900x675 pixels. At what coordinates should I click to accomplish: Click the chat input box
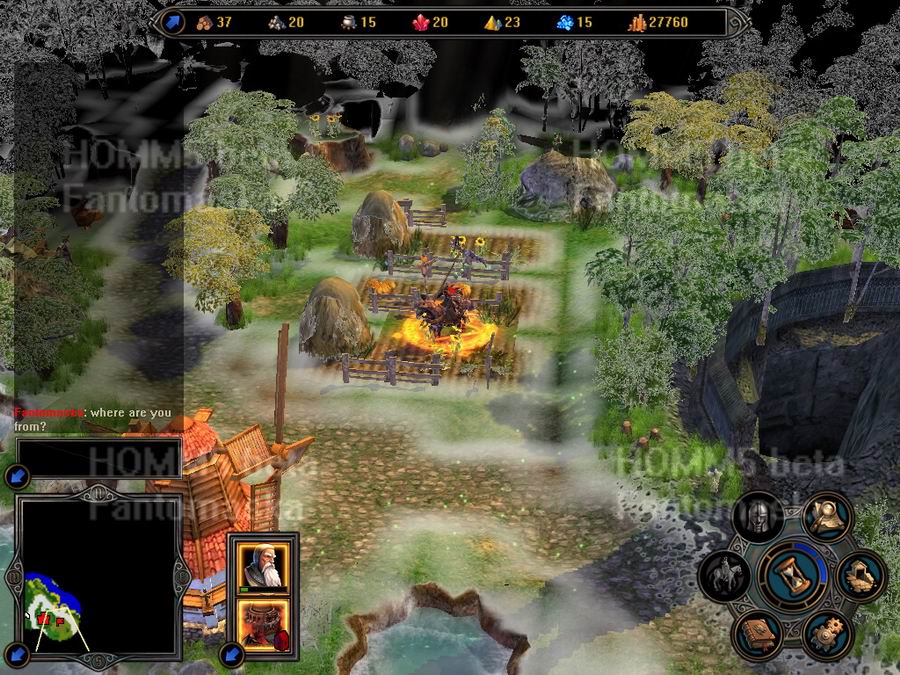coord(100,458)
